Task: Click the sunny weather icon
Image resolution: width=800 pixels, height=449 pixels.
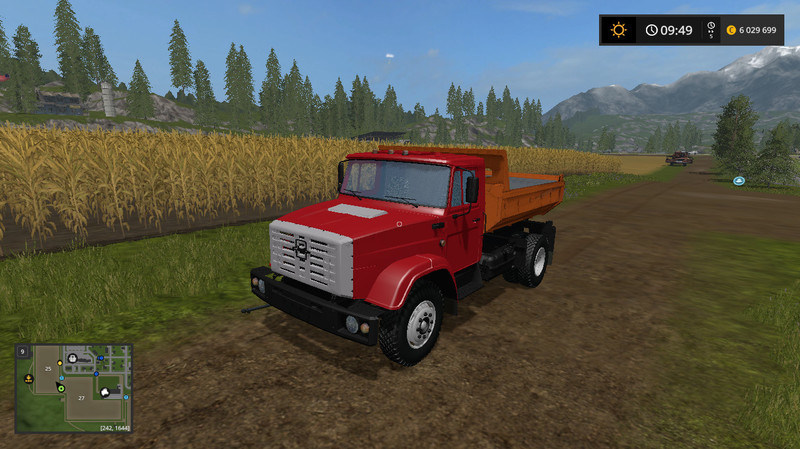Action: 619,30
